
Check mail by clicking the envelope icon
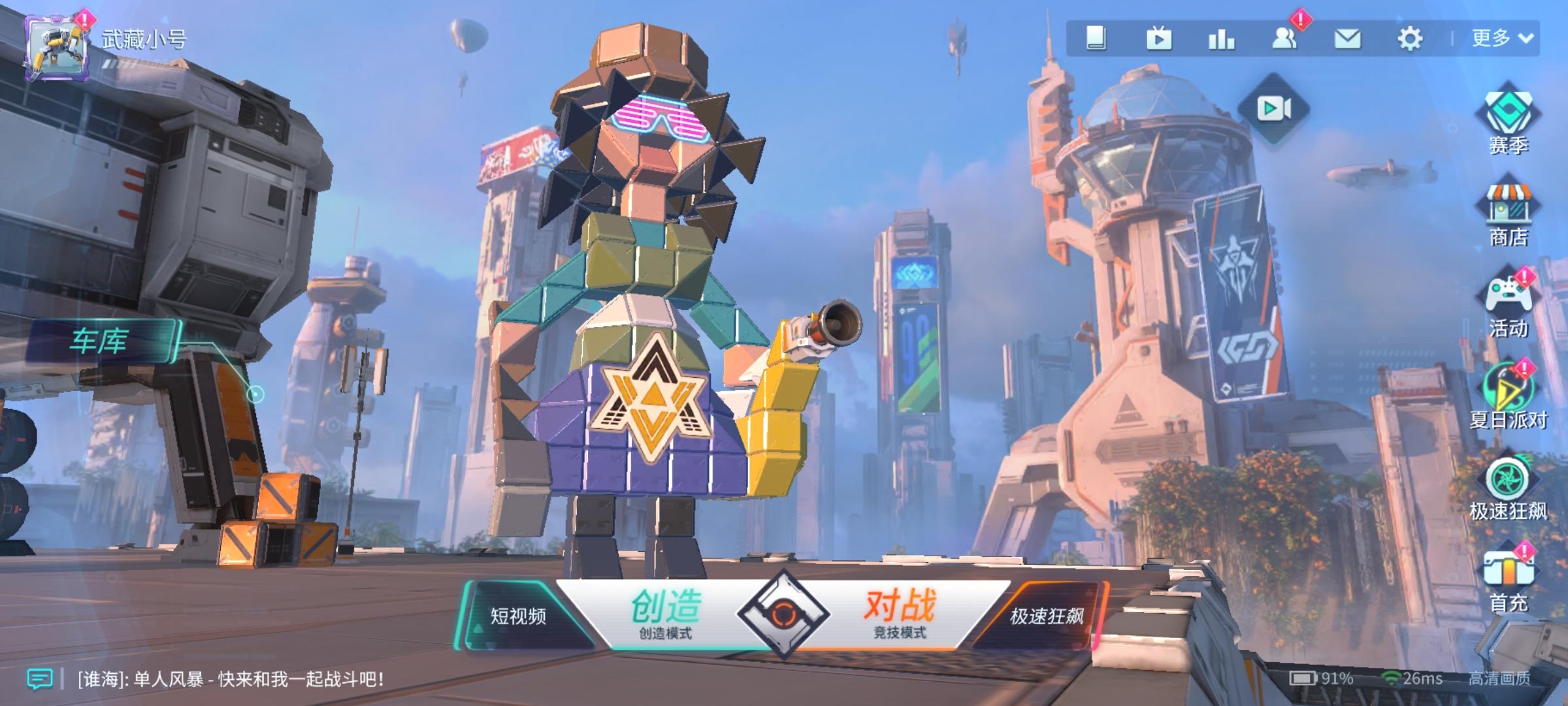(1346, 39)
